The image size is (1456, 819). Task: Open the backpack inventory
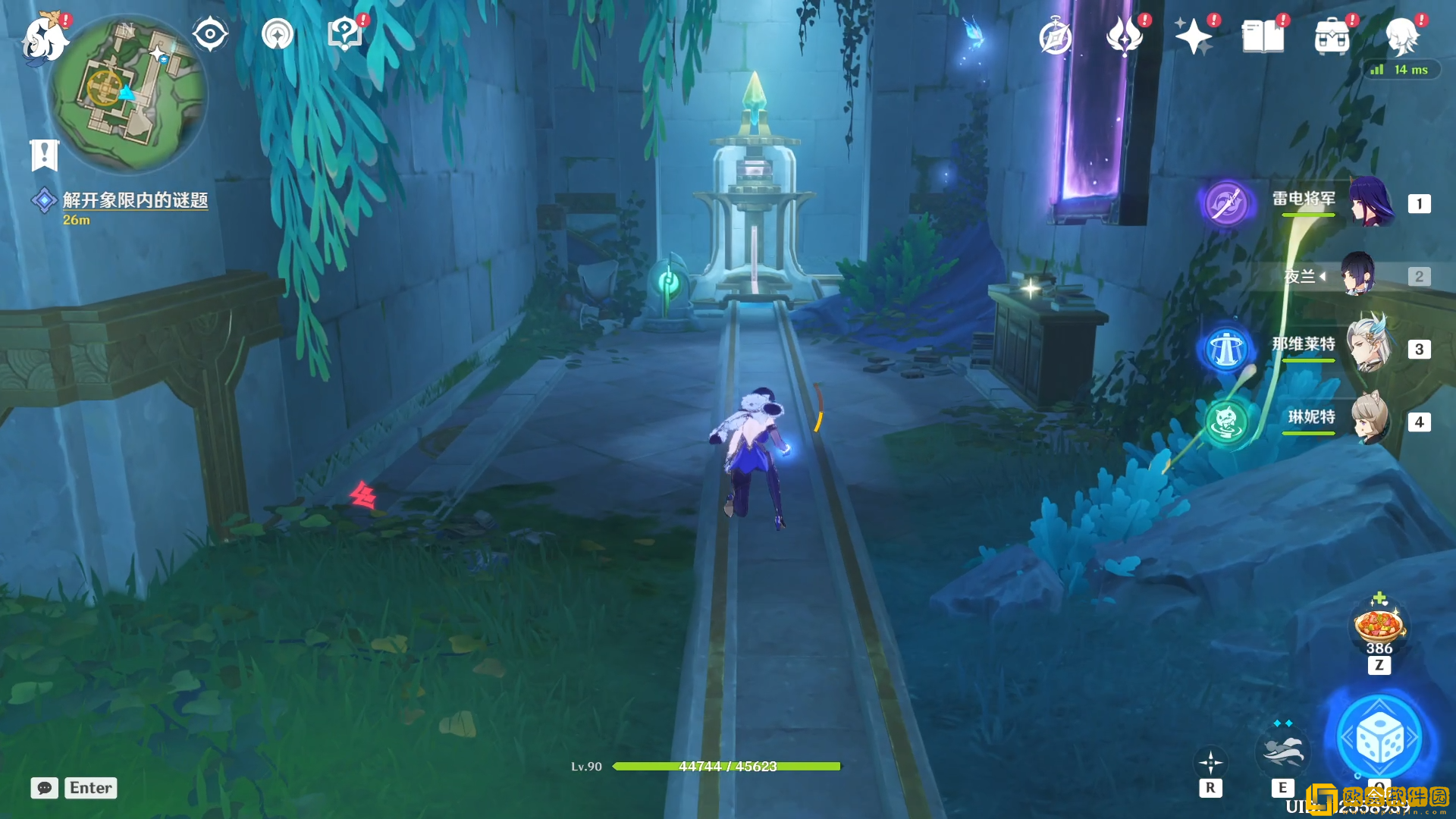pyautogui.click(x=1332, y=36)
